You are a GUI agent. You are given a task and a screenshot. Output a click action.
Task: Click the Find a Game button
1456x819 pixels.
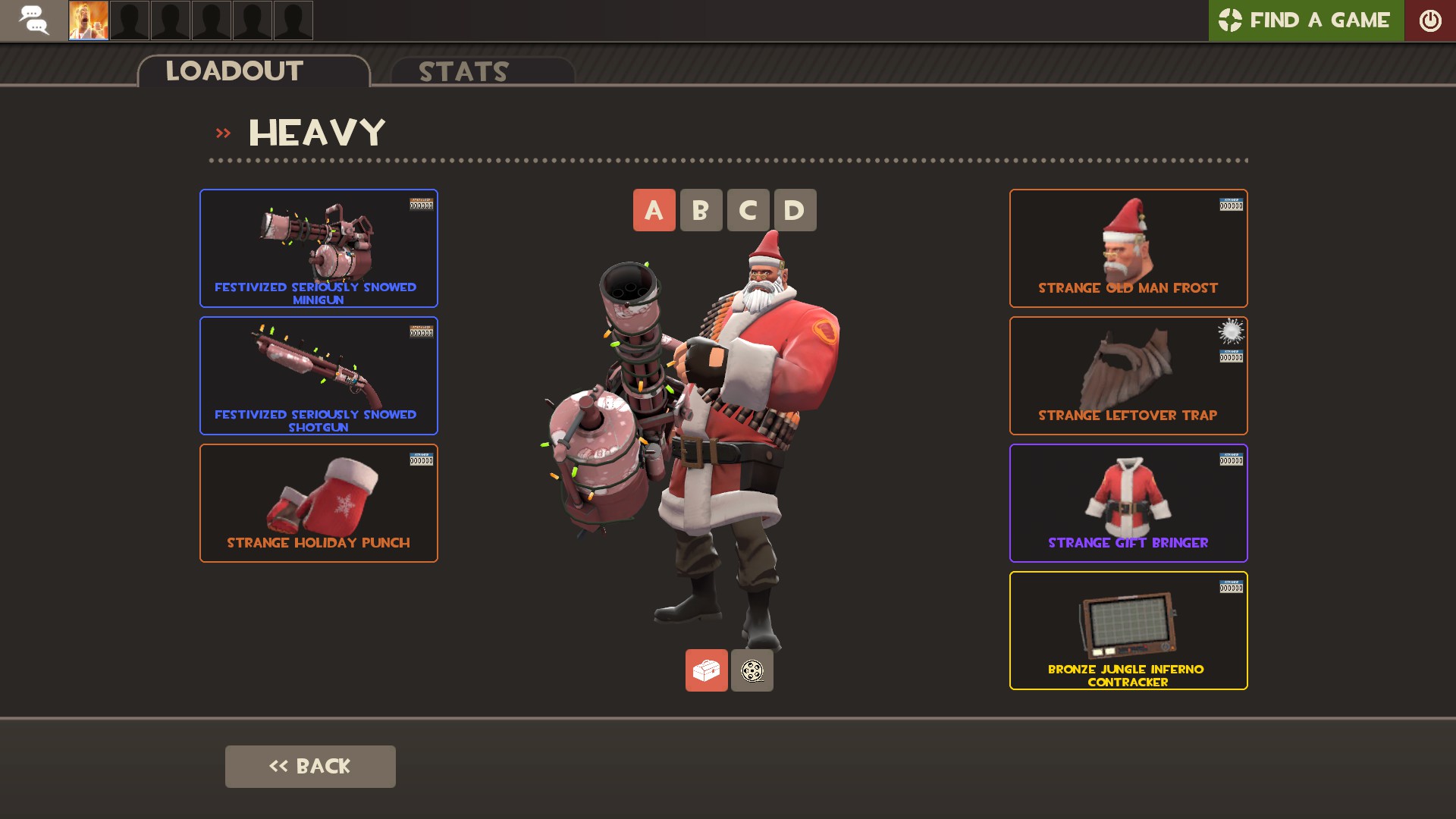click(x=1305, y=20)
